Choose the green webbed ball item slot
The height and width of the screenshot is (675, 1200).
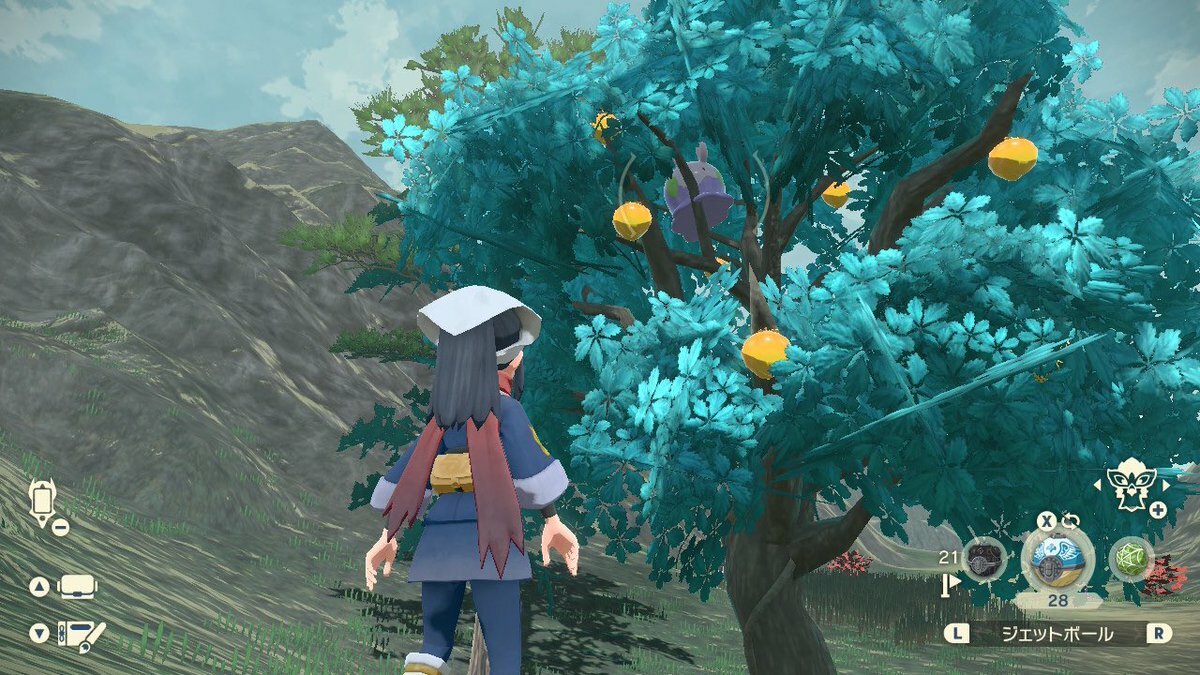1132,560
